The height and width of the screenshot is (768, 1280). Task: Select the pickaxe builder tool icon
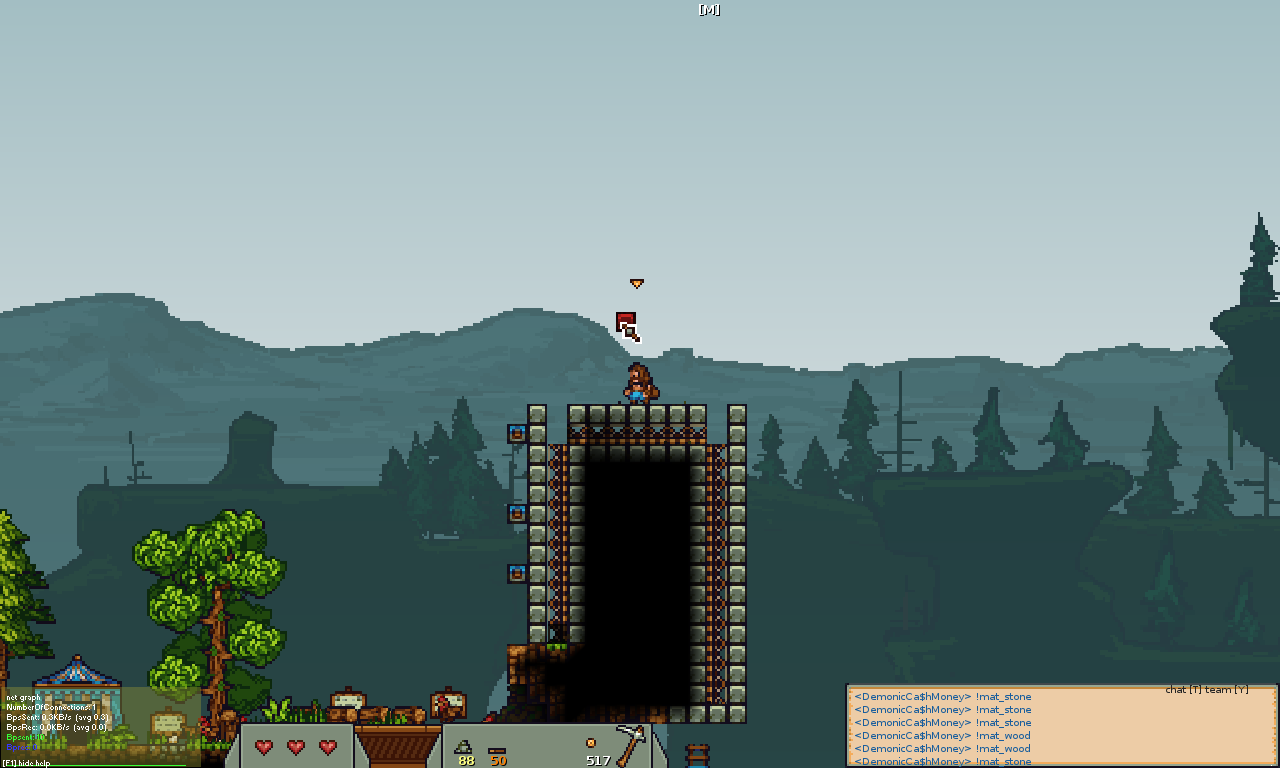point(631,743)
